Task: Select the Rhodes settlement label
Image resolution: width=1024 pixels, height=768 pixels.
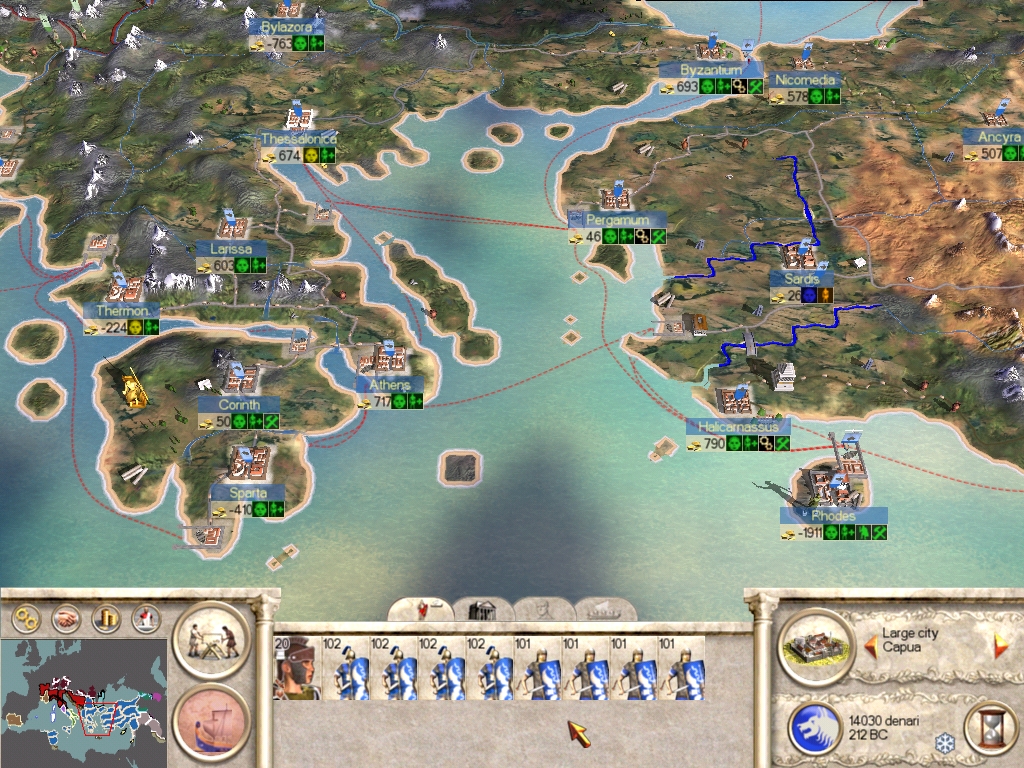Action: (832, 516)
